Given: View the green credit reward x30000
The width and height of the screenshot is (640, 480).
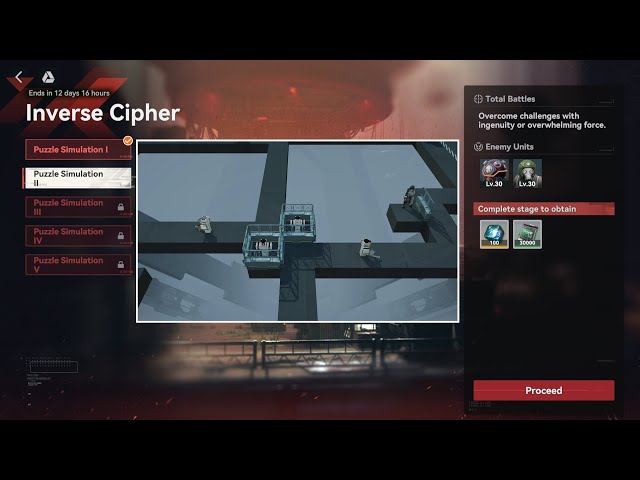Looking at the screenshot, I should pos(527,233).
